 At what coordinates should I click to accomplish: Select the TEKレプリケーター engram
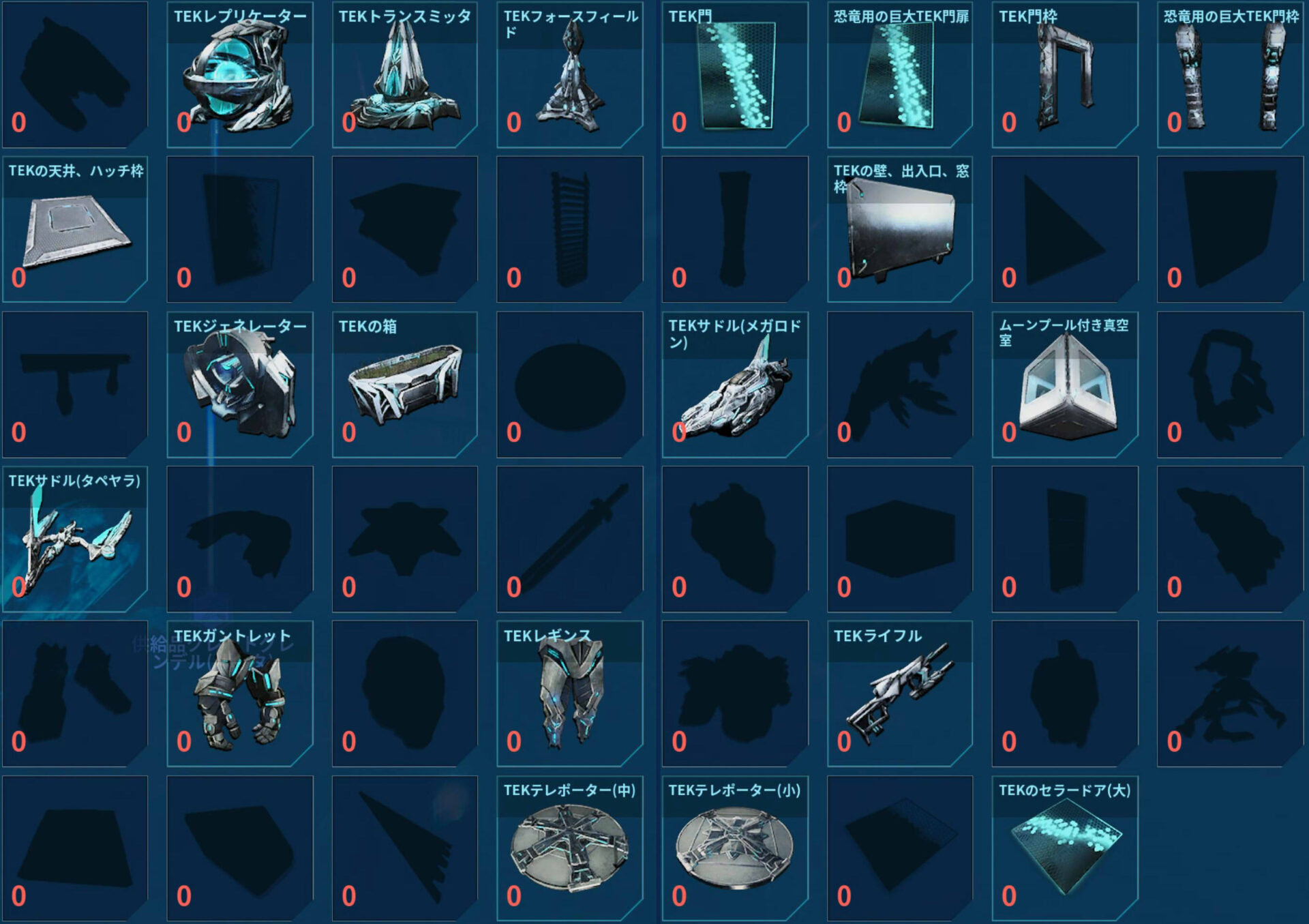[239, 75]
